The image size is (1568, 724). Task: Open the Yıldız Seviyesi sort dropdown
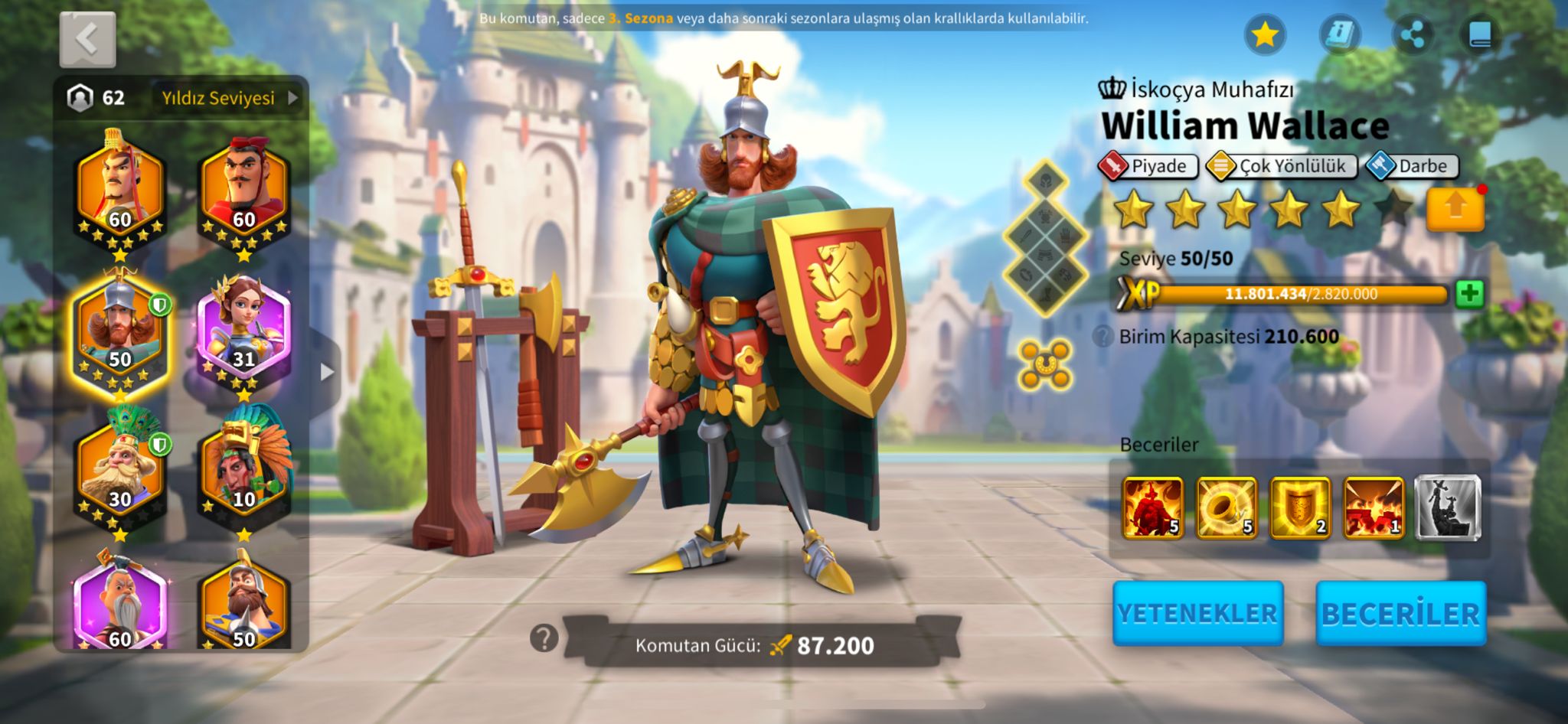click(229, 98)
